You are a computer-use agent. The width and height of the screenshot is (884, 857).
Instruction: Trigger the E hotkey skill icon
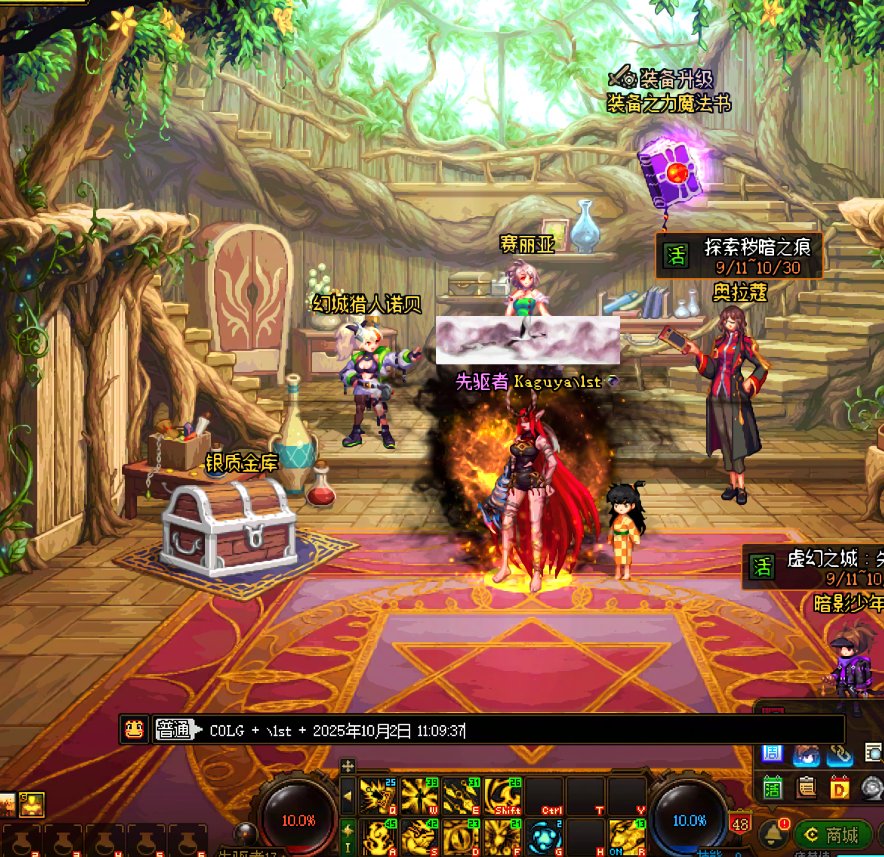click(x=461, y=796)
